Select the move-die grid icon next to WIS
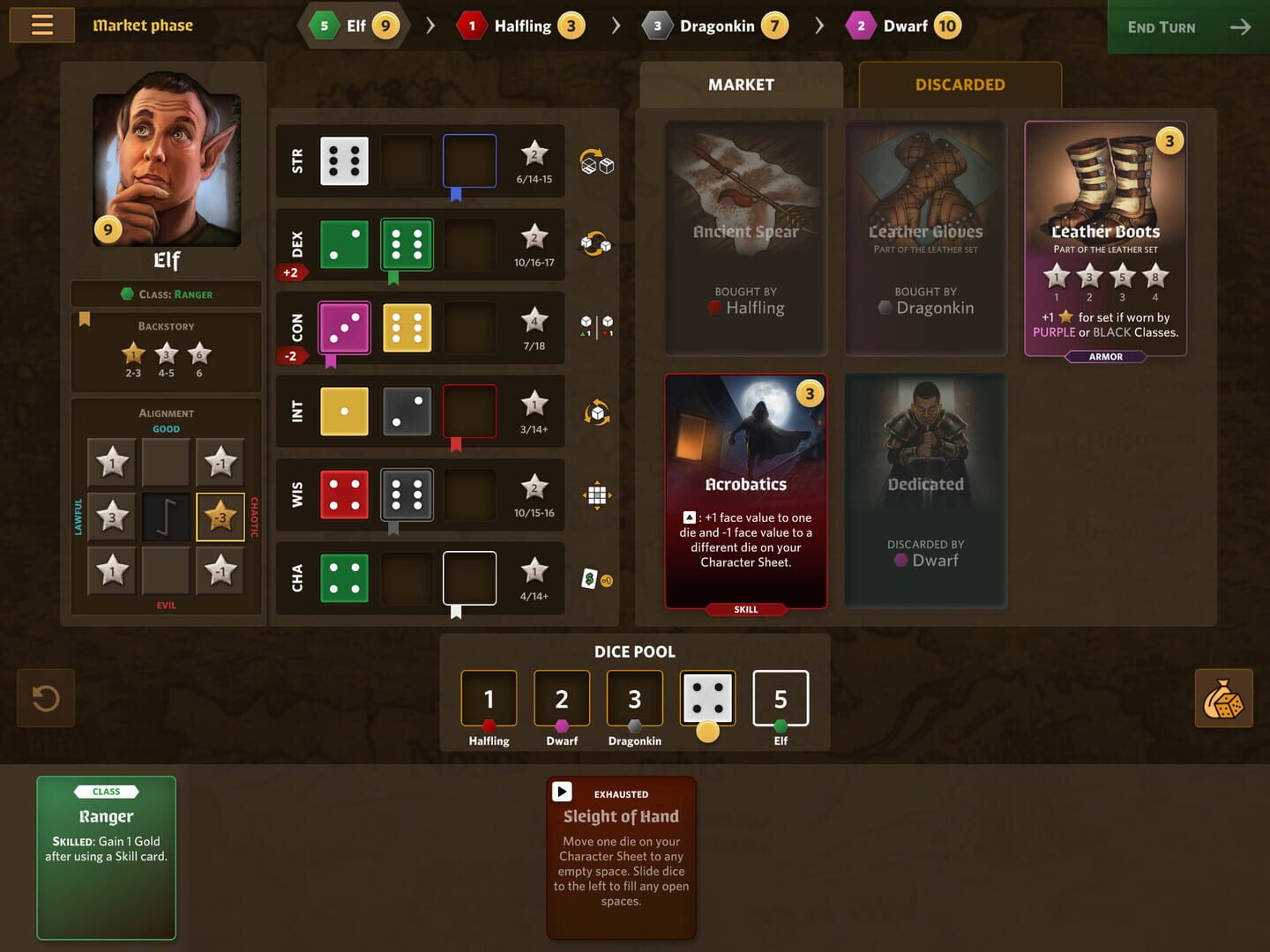Image resolution: width=1270 pixels, height=952 pixels. (597, 495)
